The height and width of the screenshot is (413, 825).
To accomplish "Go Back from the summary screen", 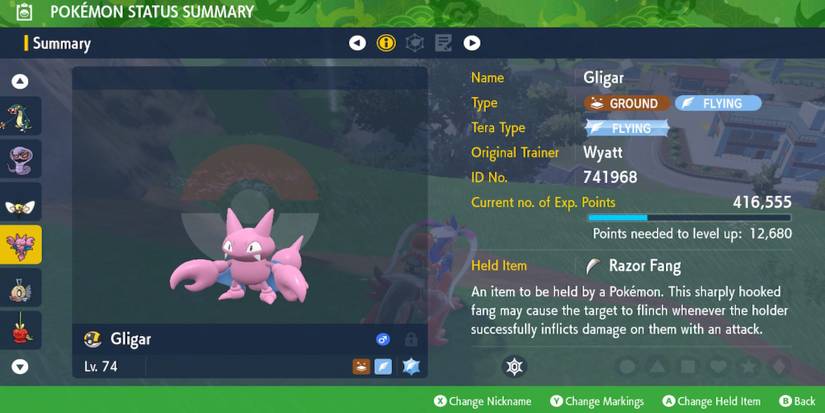I will click(798, 401).
